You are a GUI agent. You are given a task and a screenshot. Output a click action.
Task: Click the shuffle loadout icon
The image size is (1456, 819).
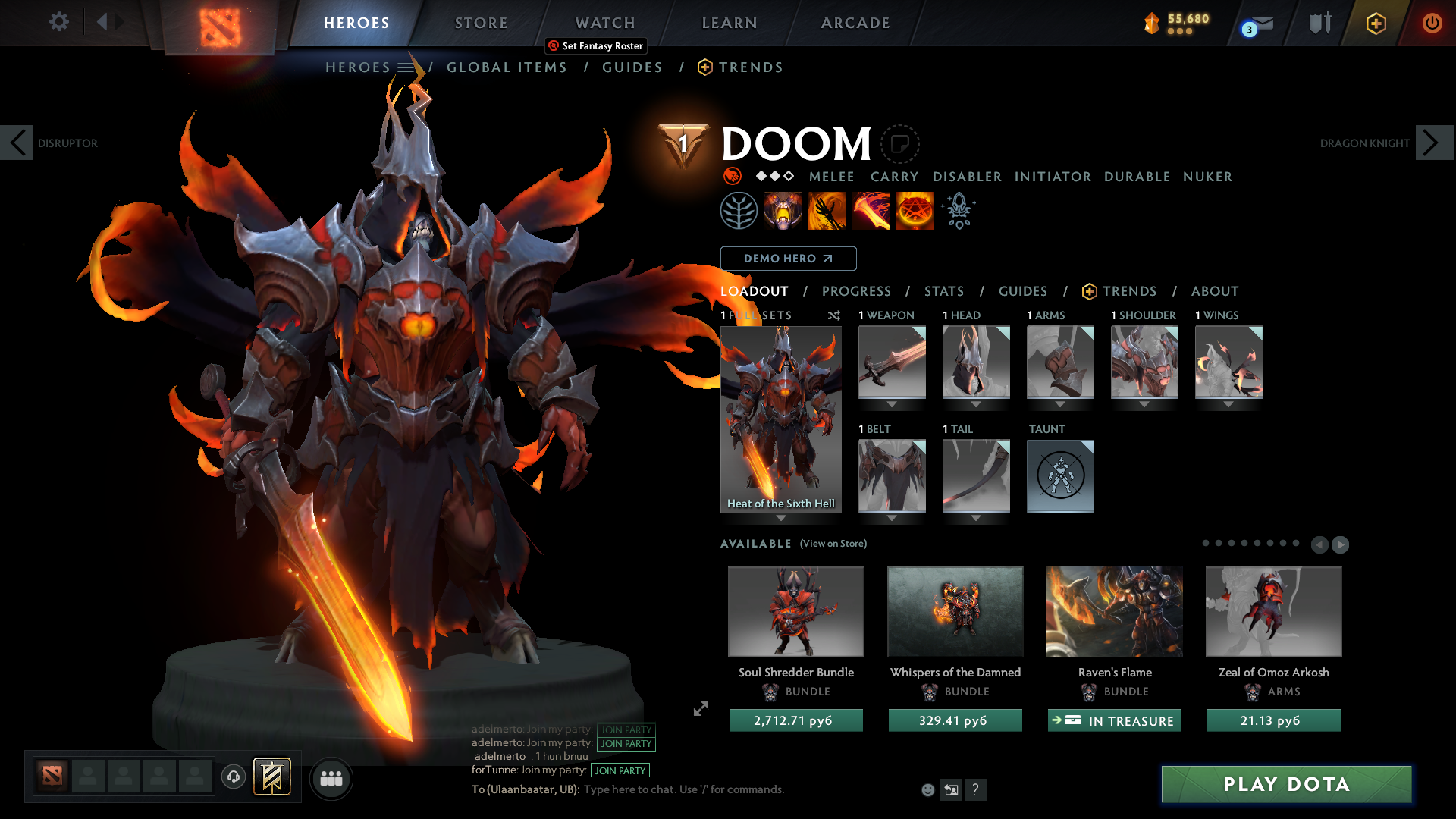coord(833,315)
